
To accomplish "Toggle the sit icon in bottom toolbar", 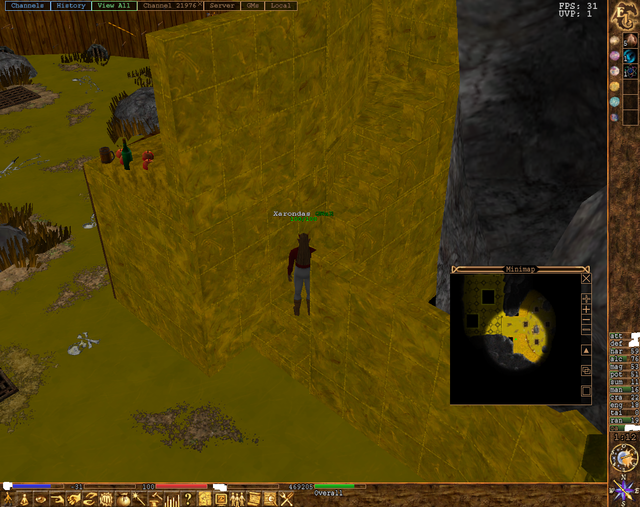I will point(25,499).
